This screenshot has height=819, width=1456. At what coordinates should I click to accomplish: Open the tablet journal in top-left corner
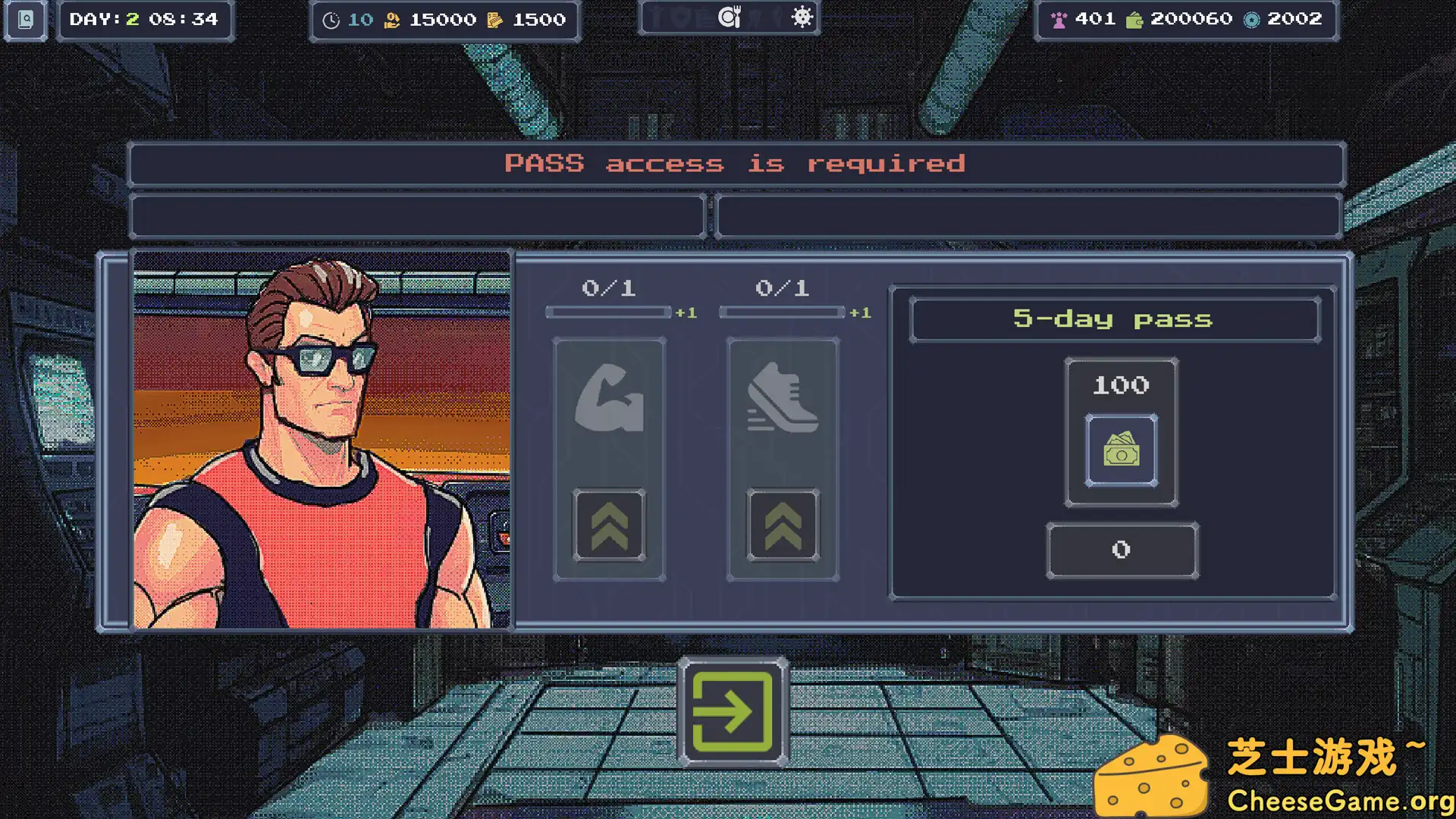click(x=25, y=20)
